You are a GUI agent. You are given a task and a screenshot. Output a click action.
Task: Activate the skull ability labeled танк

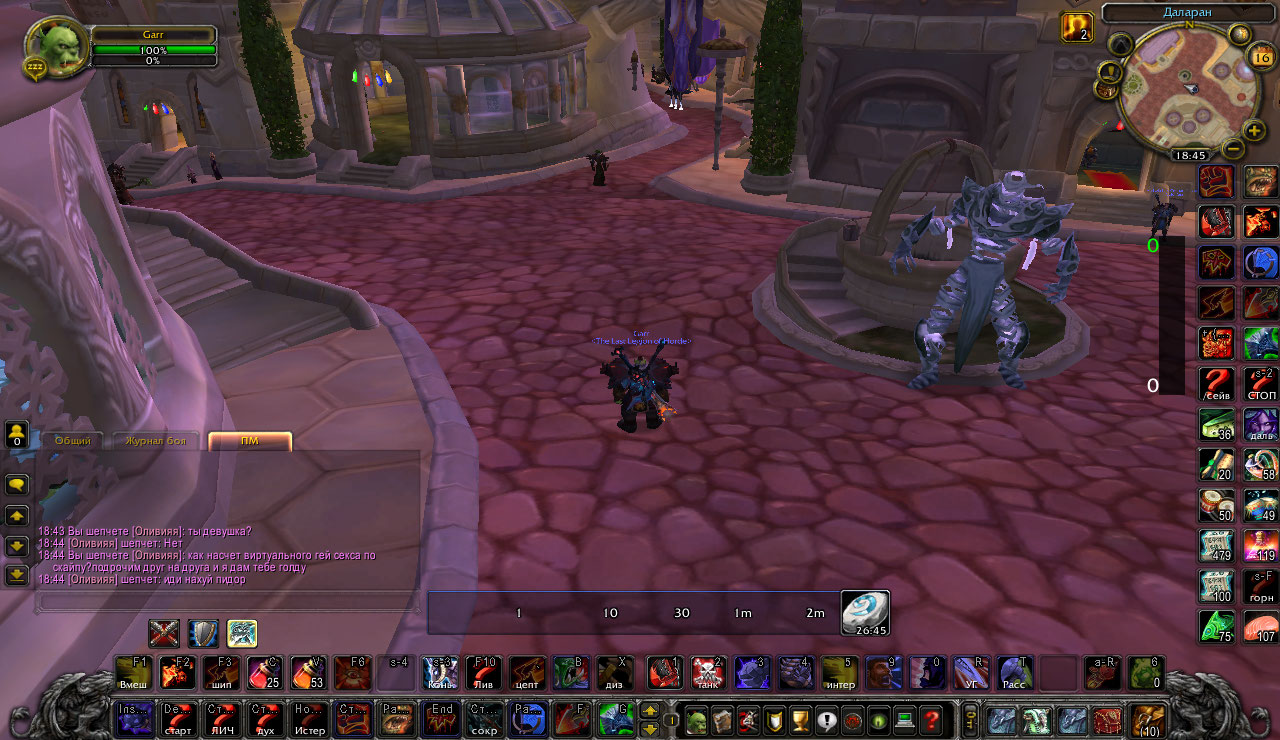[707, 672]
